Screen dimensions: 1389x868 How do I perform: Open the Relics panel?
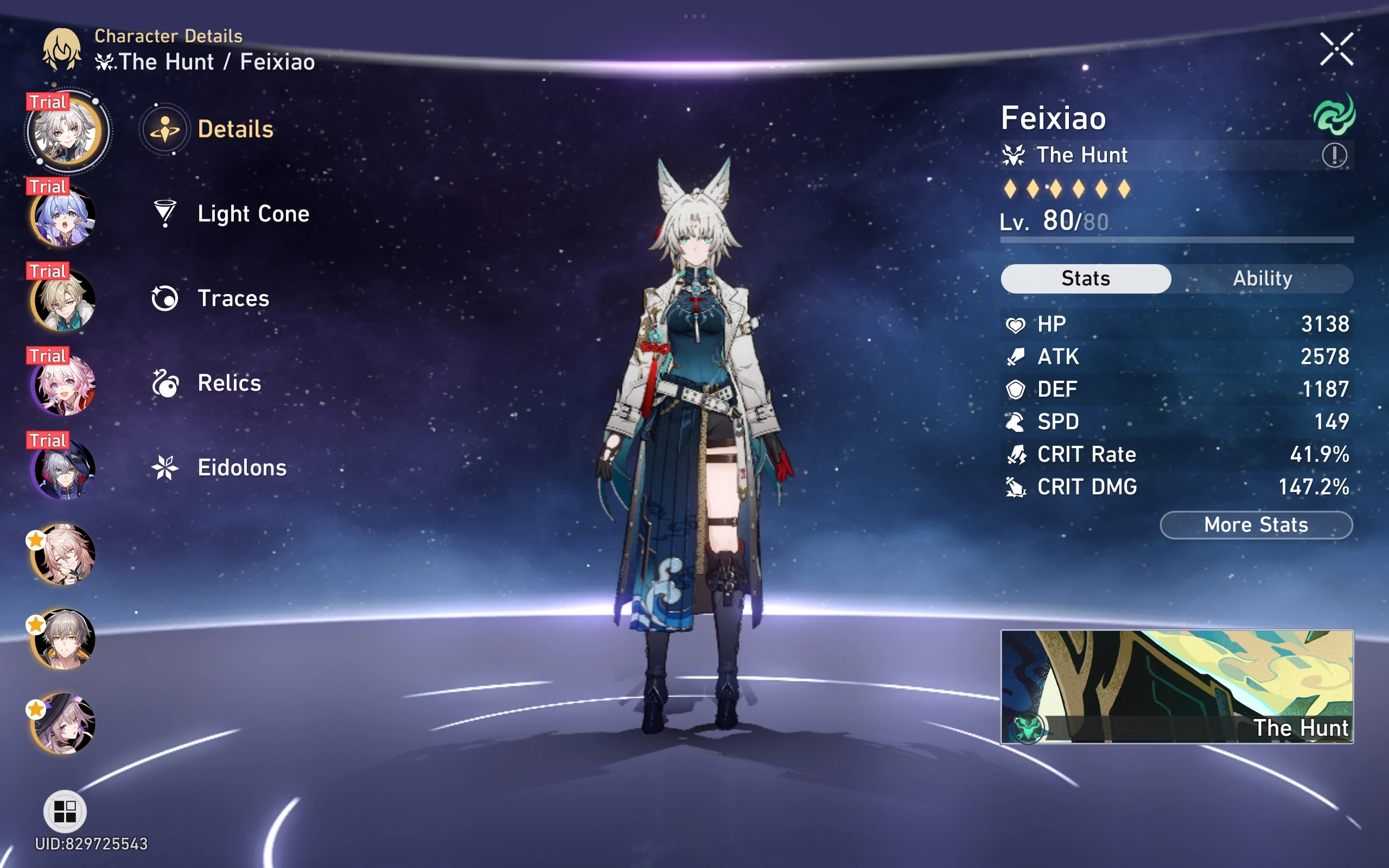(x=228, y=382)
